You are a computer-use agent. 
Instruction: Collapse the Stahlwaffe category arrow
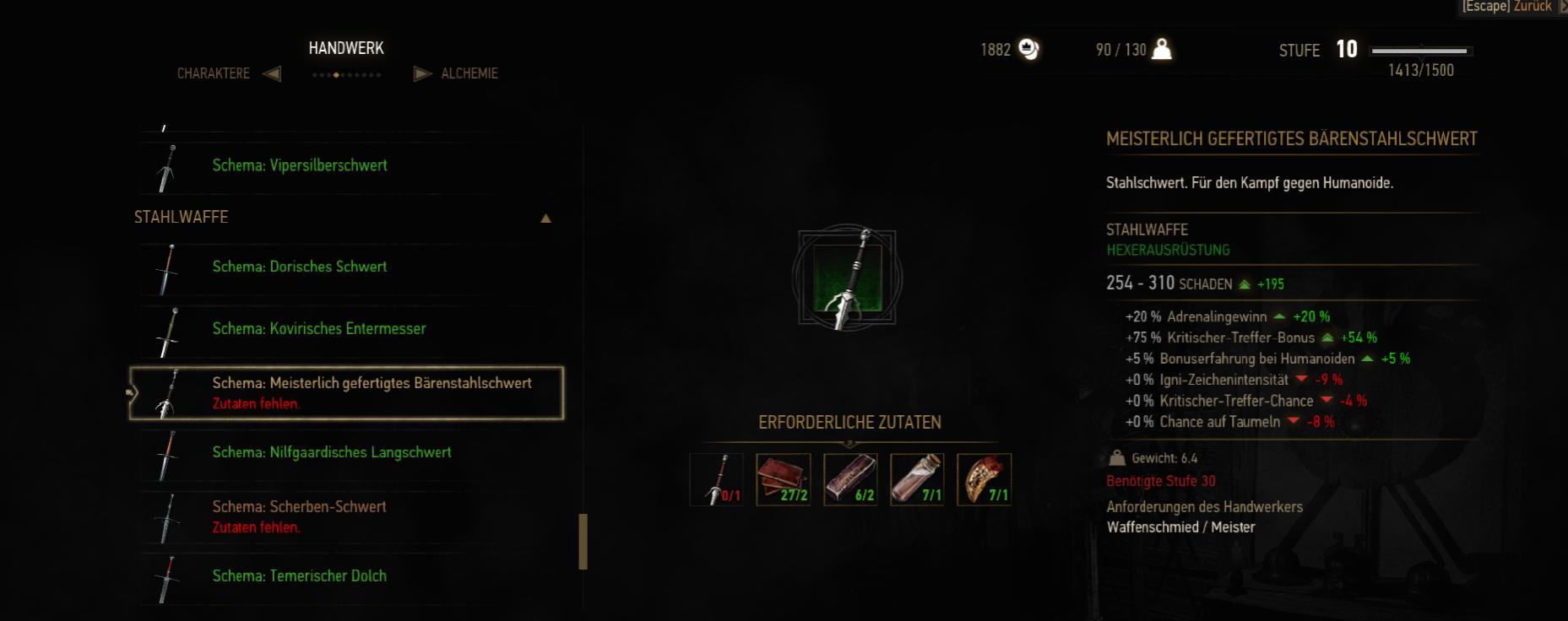tap(545, 219)
